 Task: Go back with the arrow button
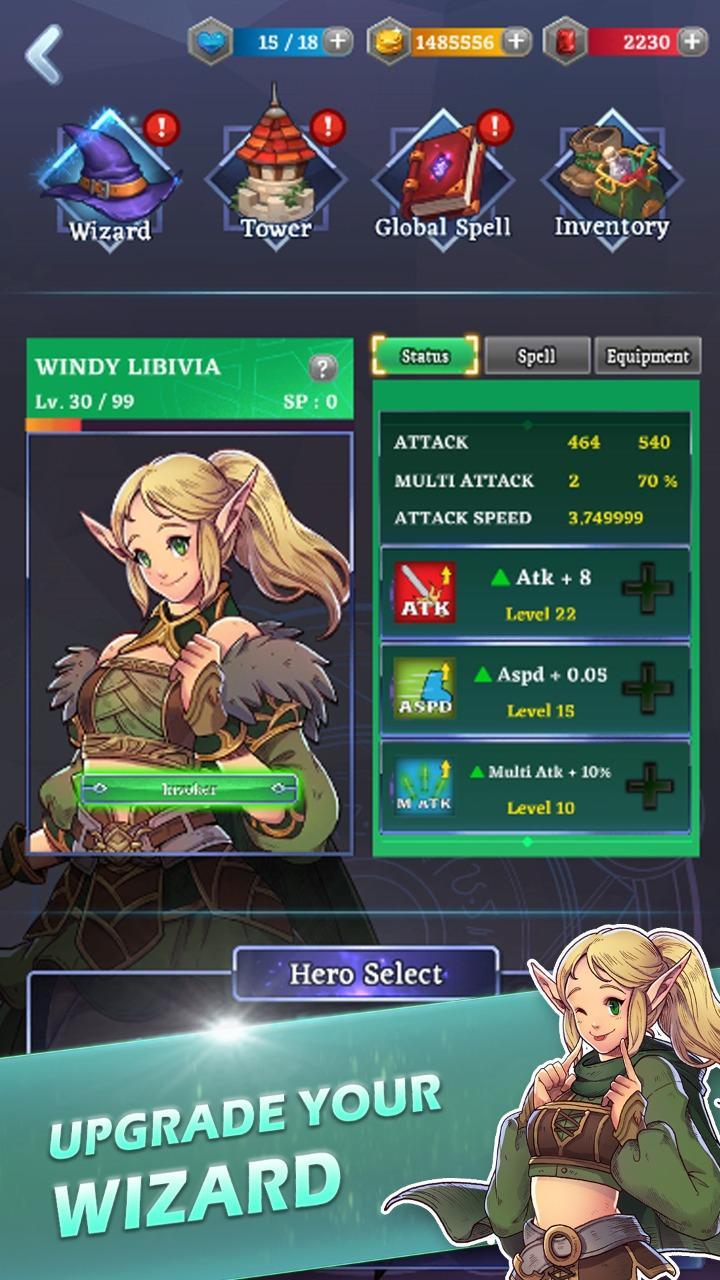[x=44, y=54]
